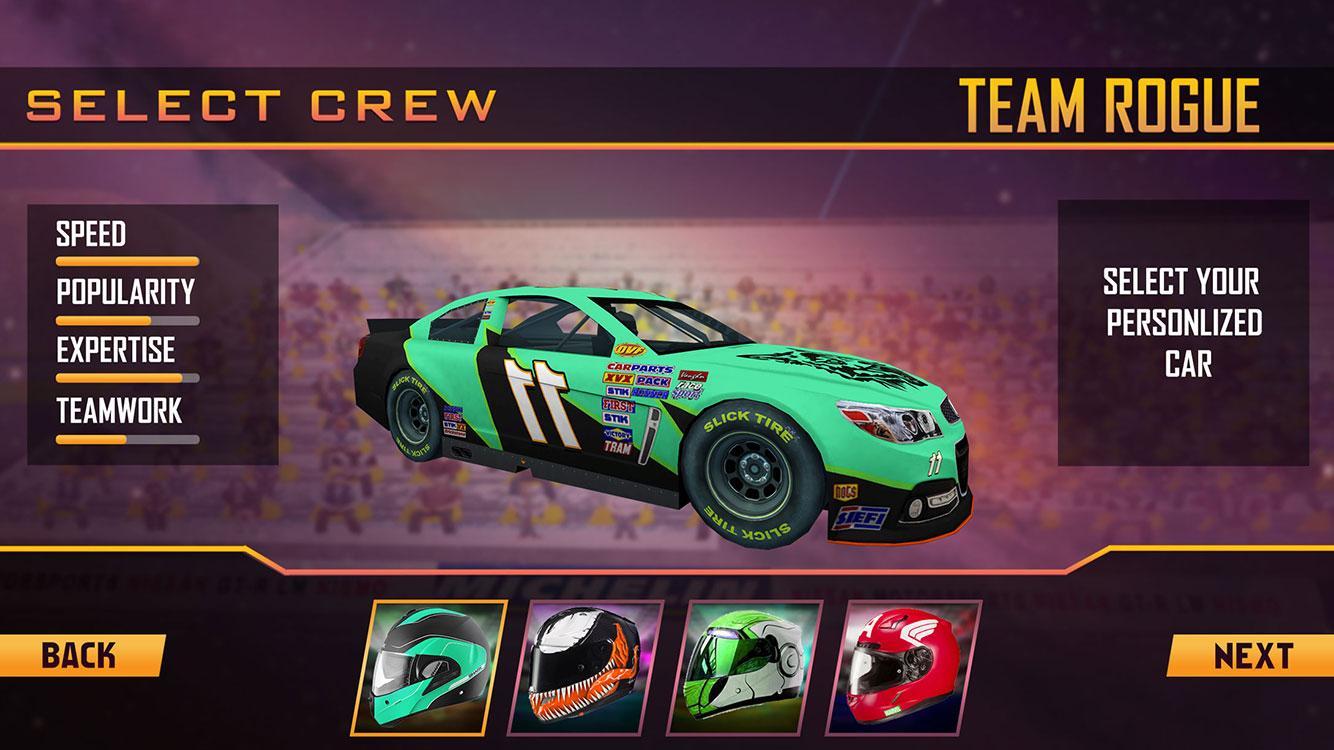Select the red helmet crew

[x=910, y=666]
